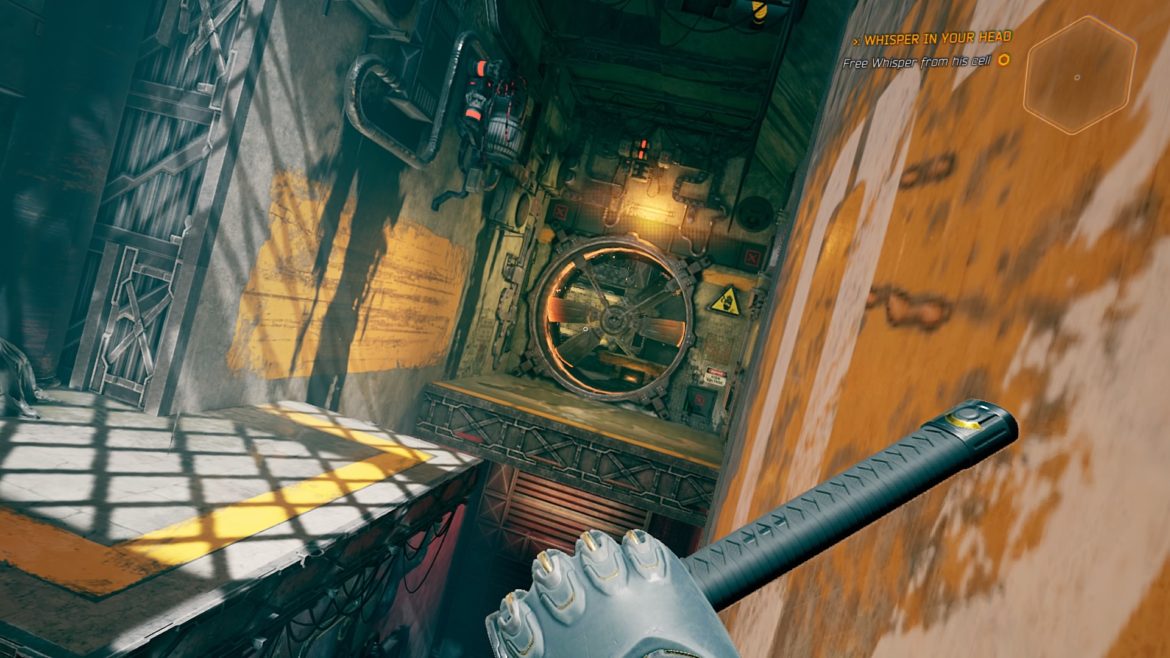Click the Free Whisper objective entry

pyautogui.click(x=918, y=60)
